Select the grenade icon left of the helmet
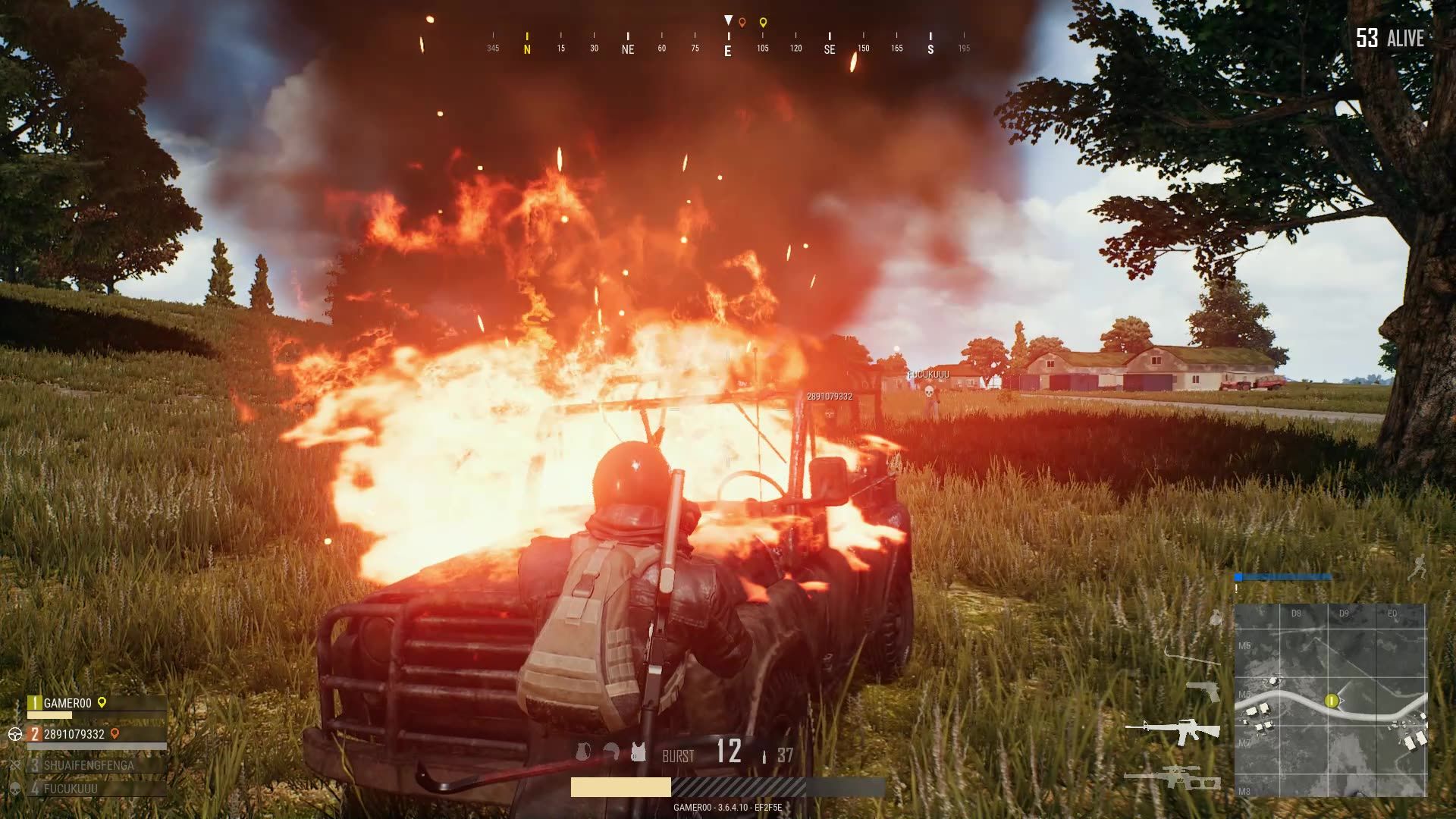 [x=582, y=751]
